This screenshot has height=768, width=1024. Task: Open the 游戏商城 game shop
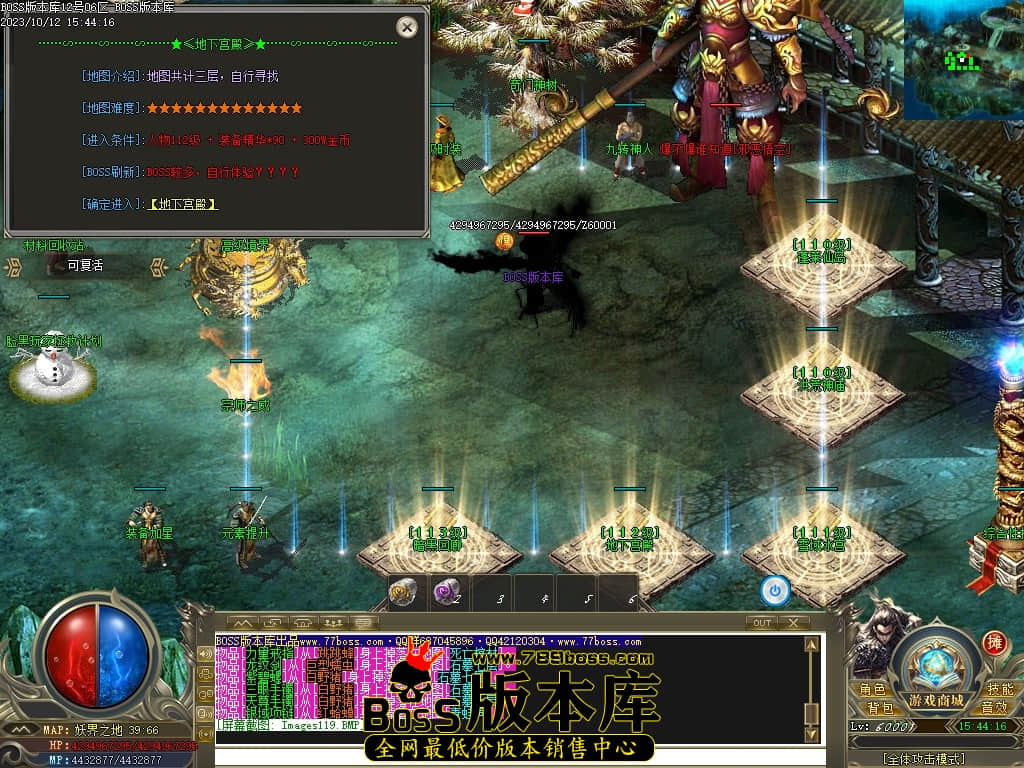point(936,699)
